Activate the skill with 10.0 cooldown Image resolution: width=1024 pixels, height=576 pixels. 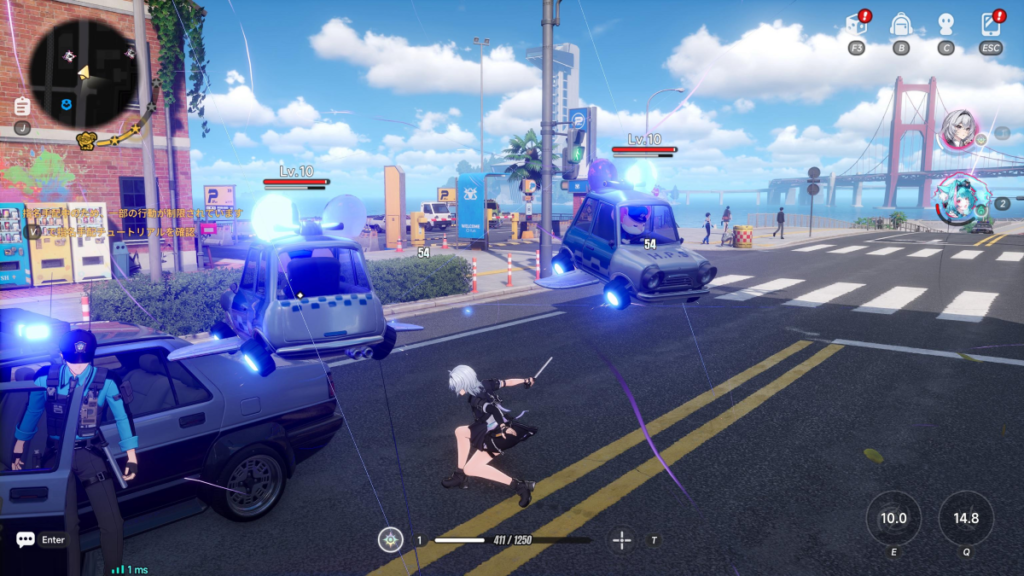coord(893,518)
